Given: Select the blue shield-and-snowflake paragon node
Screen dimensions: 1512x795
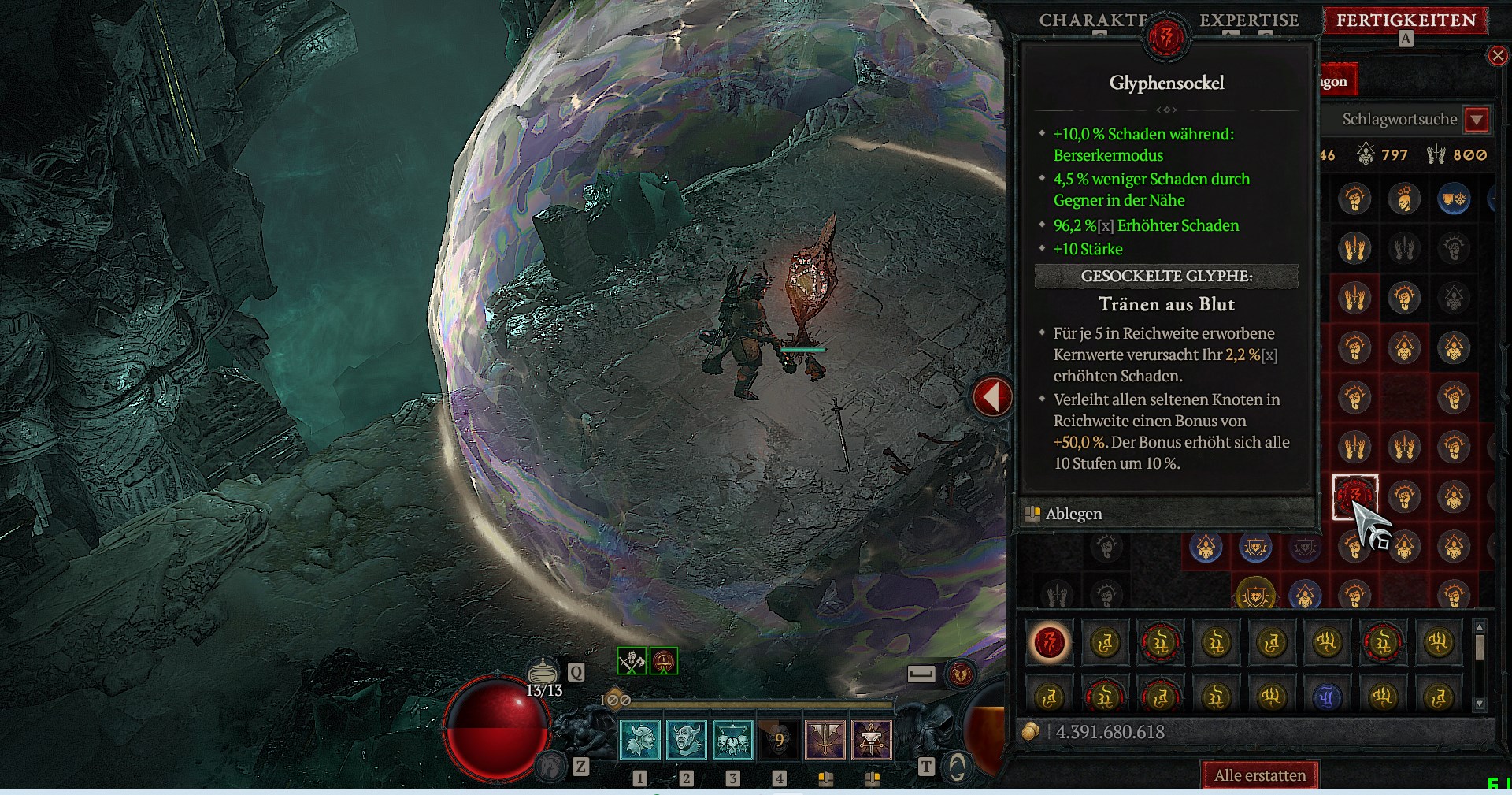Looking at the screenshot, I should 1454,199.
